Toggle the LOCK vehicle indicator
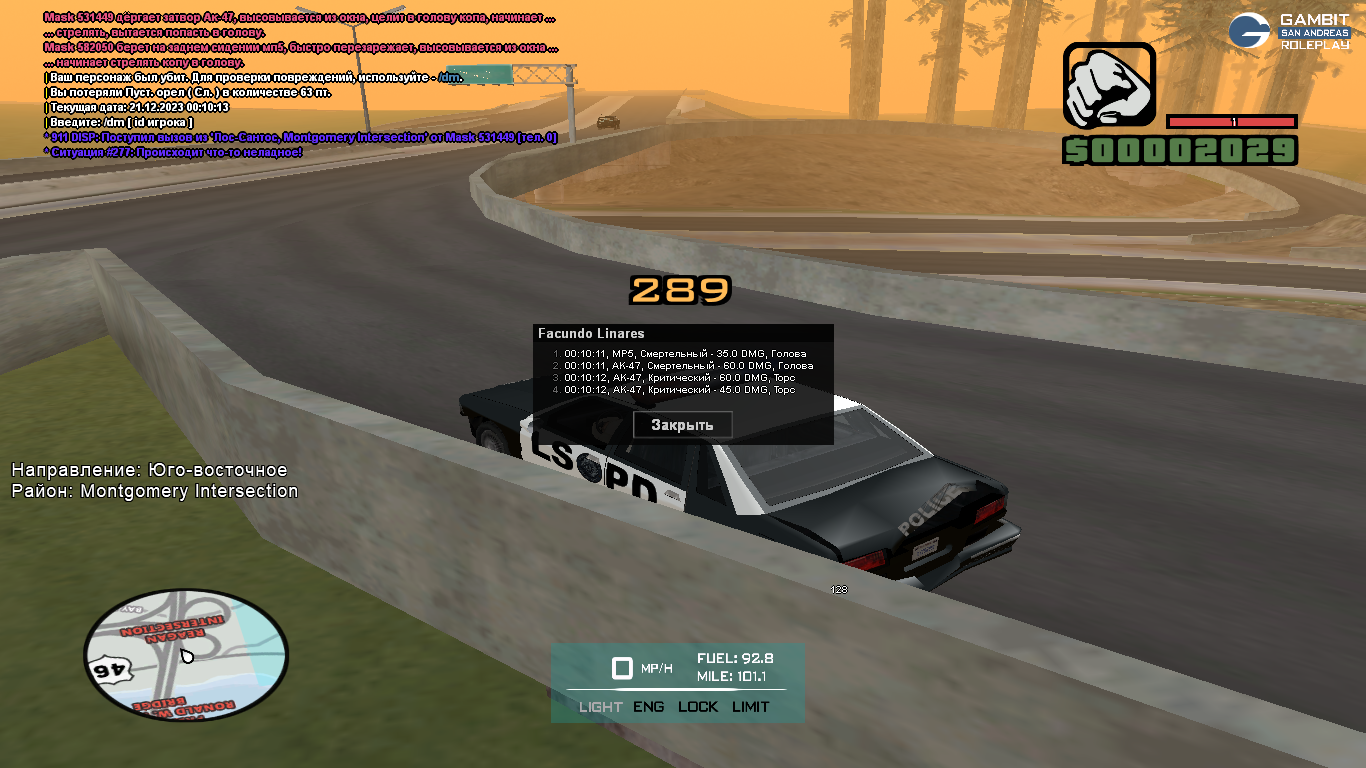 (x=698, y=707)
